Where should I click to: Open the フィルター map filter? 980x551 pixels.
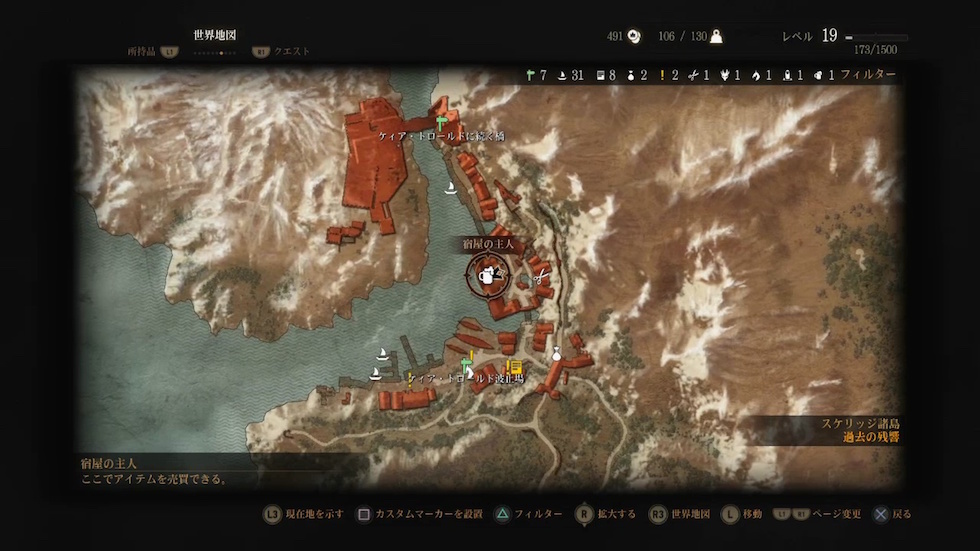868,74
